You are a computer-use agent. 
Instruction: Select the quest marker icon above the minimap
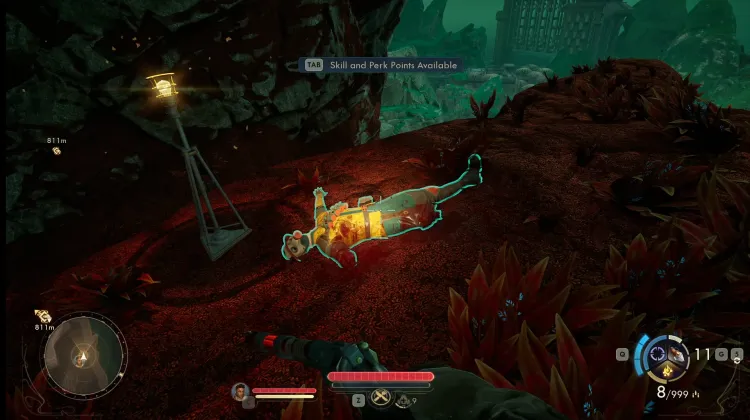coord(43,315)
